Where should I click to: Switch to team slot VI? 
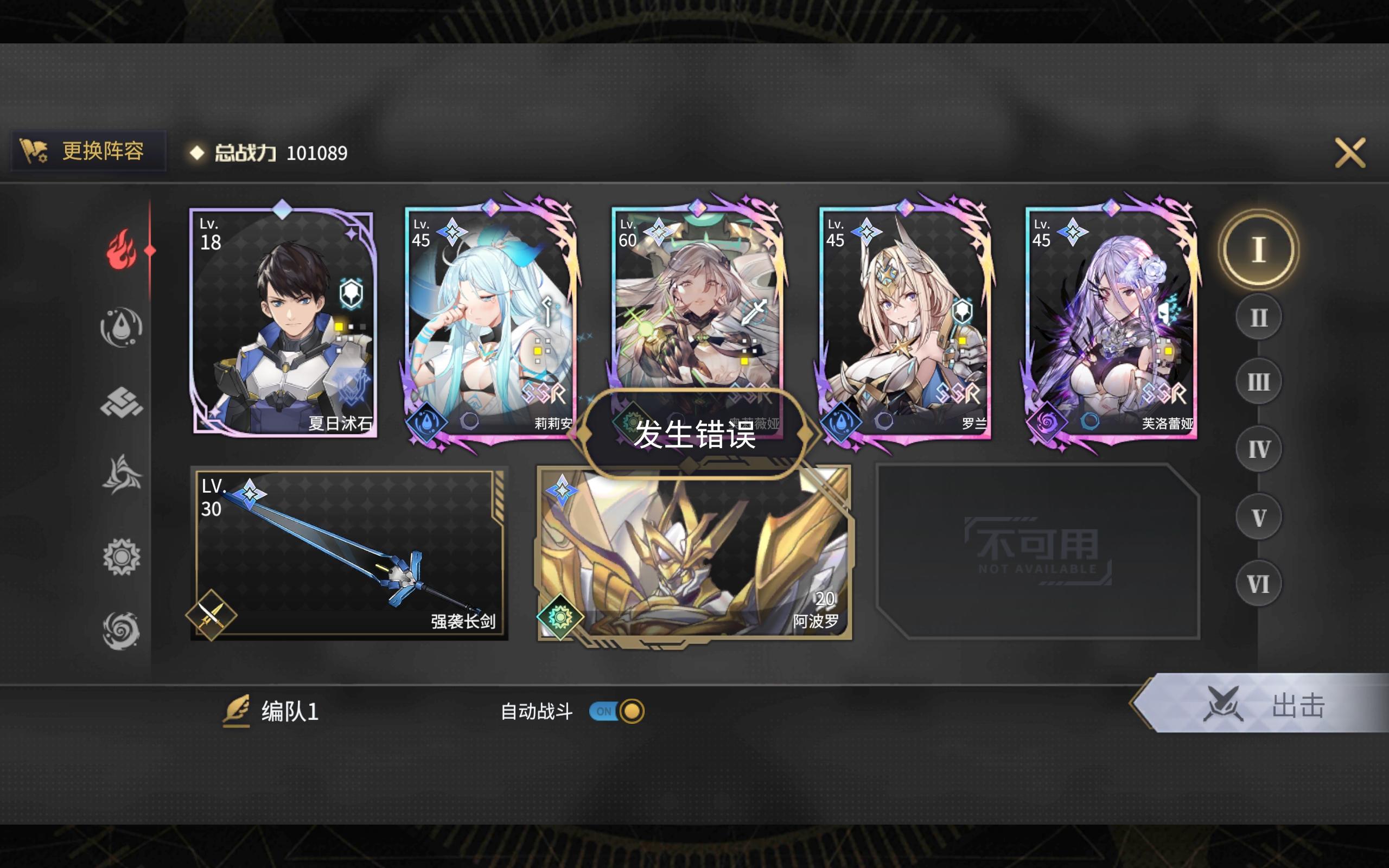tap(1258, 583)
